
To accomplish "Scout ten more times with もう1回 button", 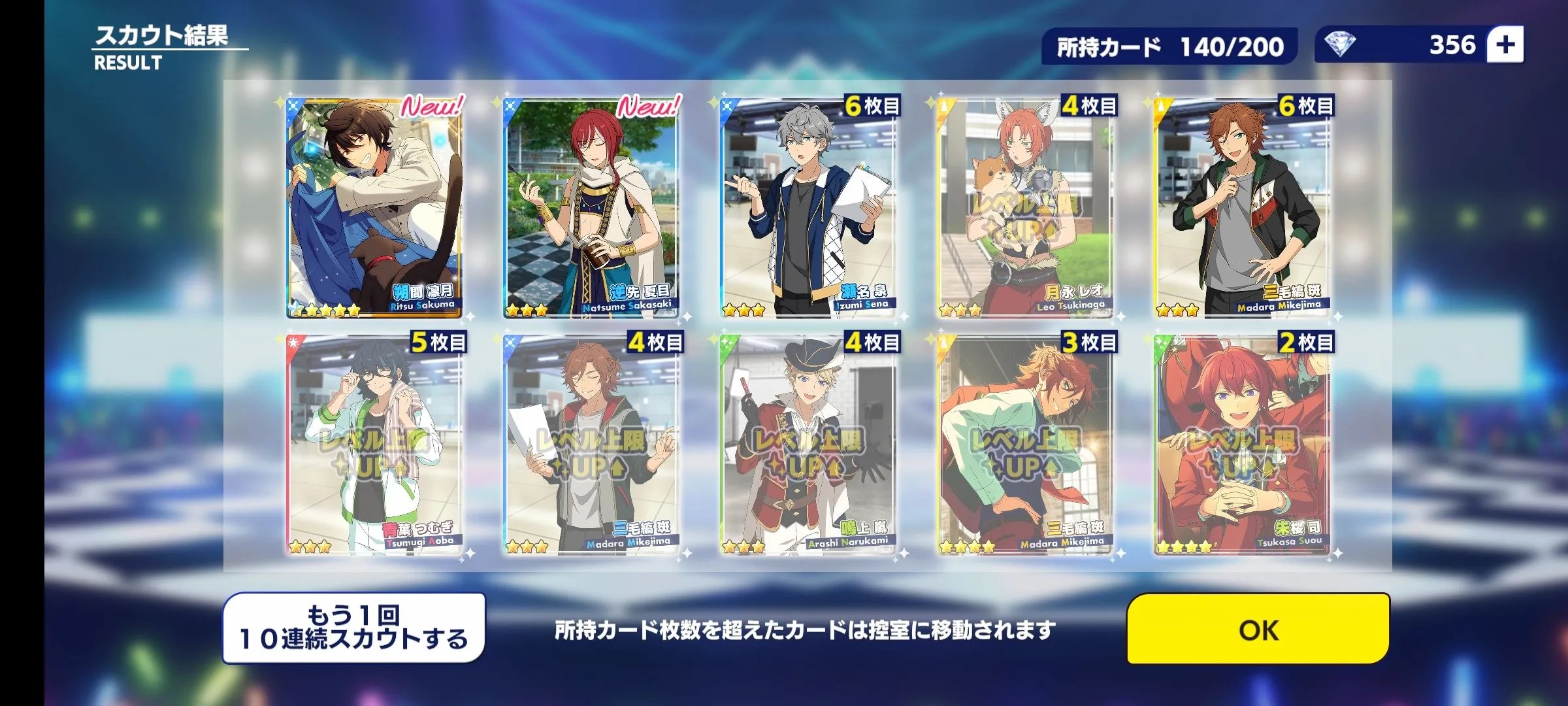I will click(x=353, y=628).
